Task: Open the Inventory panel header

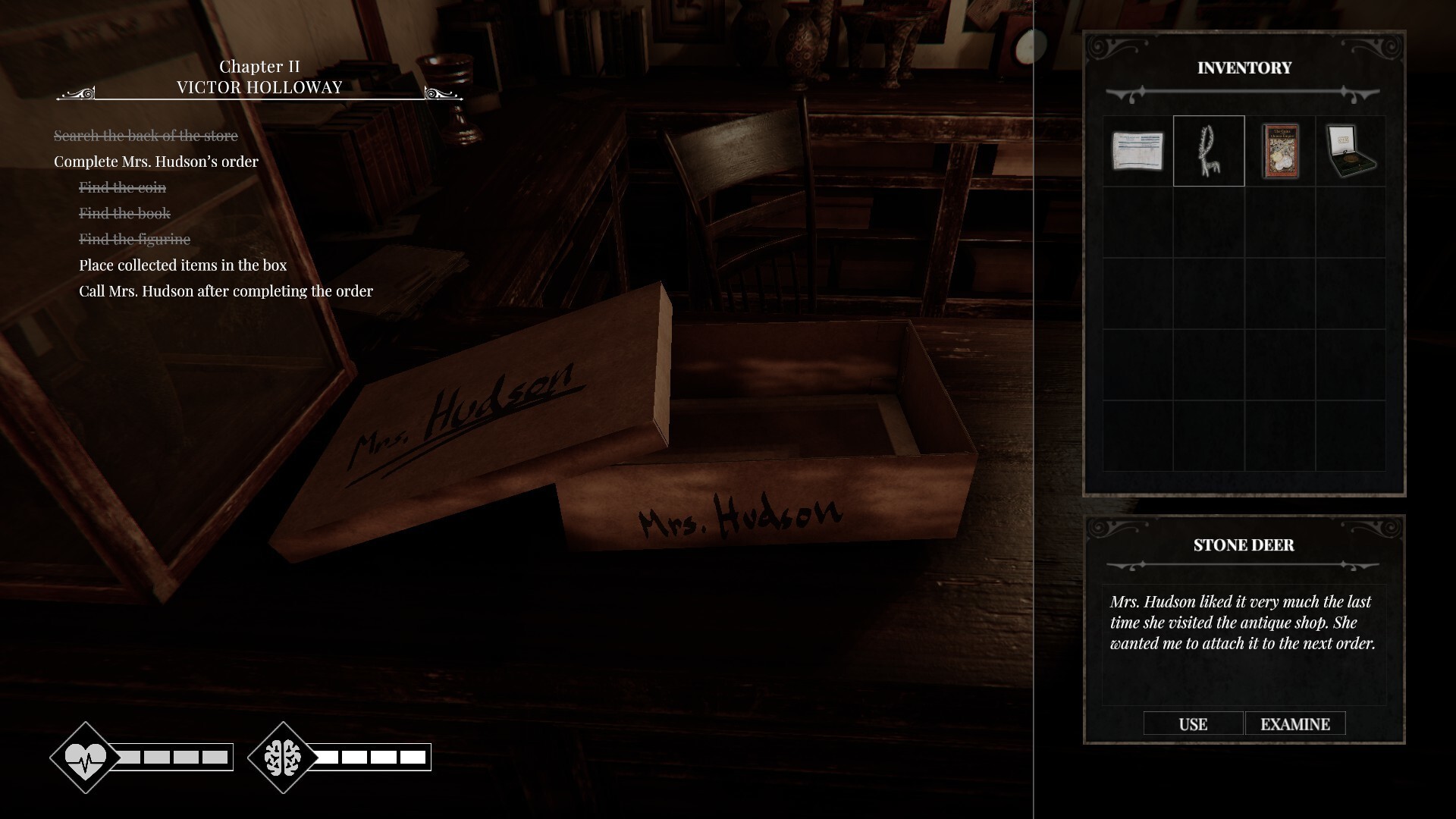Action: coord(1244,68)
